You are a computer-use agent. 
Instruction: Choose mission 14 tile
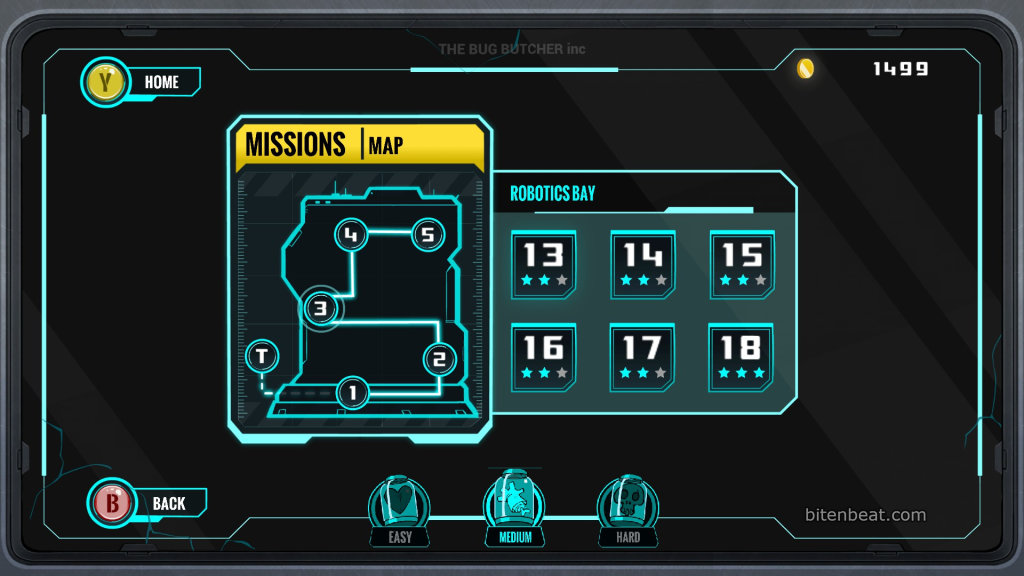coord(642,263)
